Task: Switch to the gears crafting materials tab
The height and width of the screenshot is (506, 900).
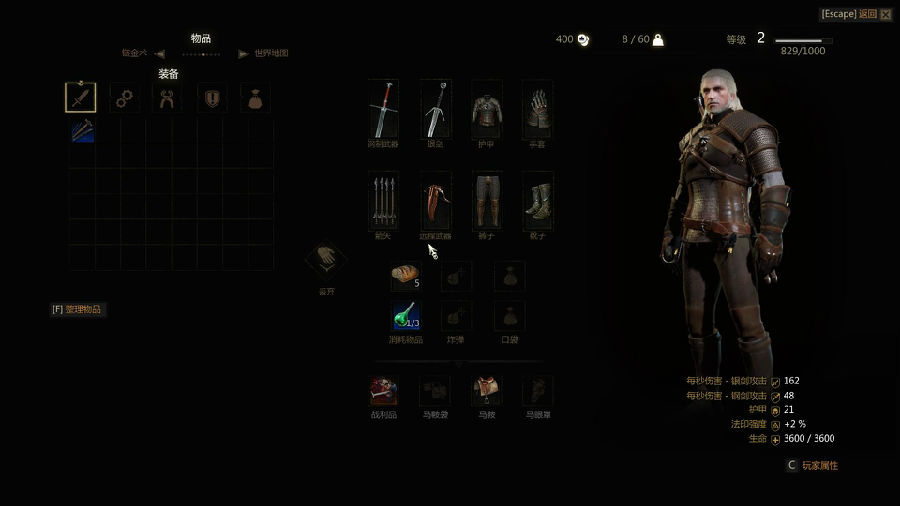Action: click(124, 98)
